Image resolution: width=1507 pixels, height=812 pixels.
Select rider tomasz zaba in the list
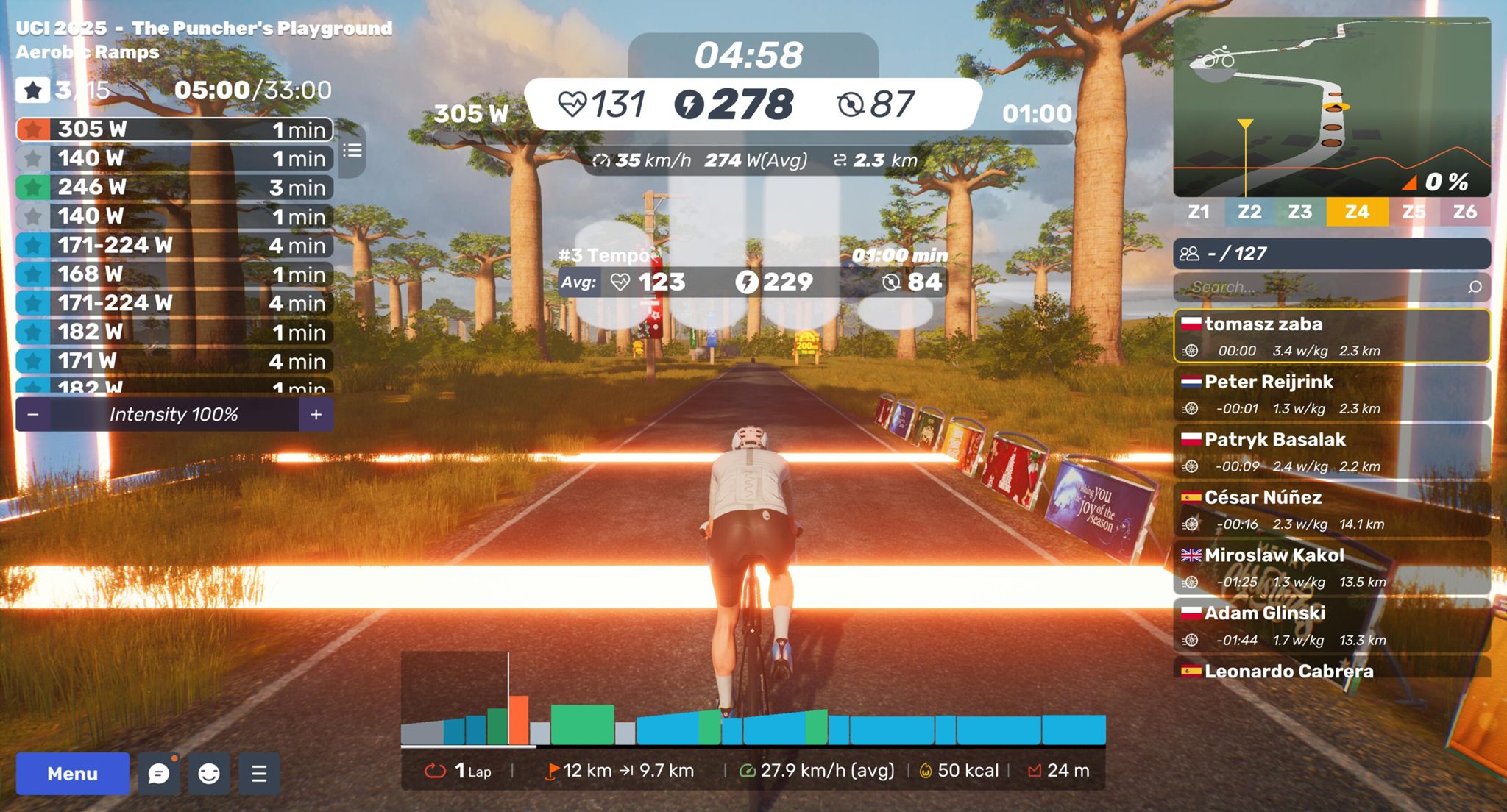tap(1332, 336)
